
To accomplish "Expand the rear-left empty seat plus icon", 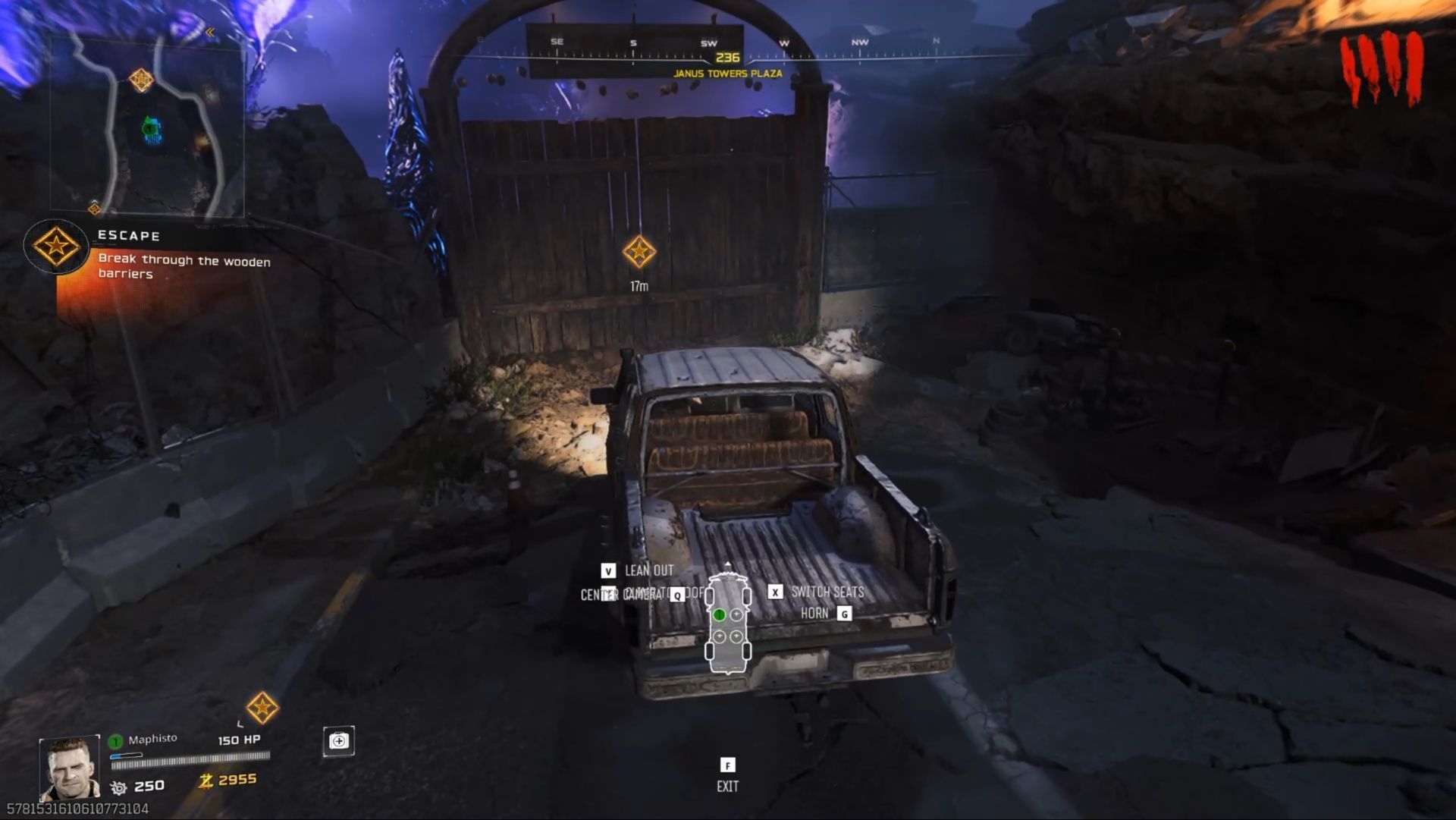I will pyautogui.click(x=719, y=636).
